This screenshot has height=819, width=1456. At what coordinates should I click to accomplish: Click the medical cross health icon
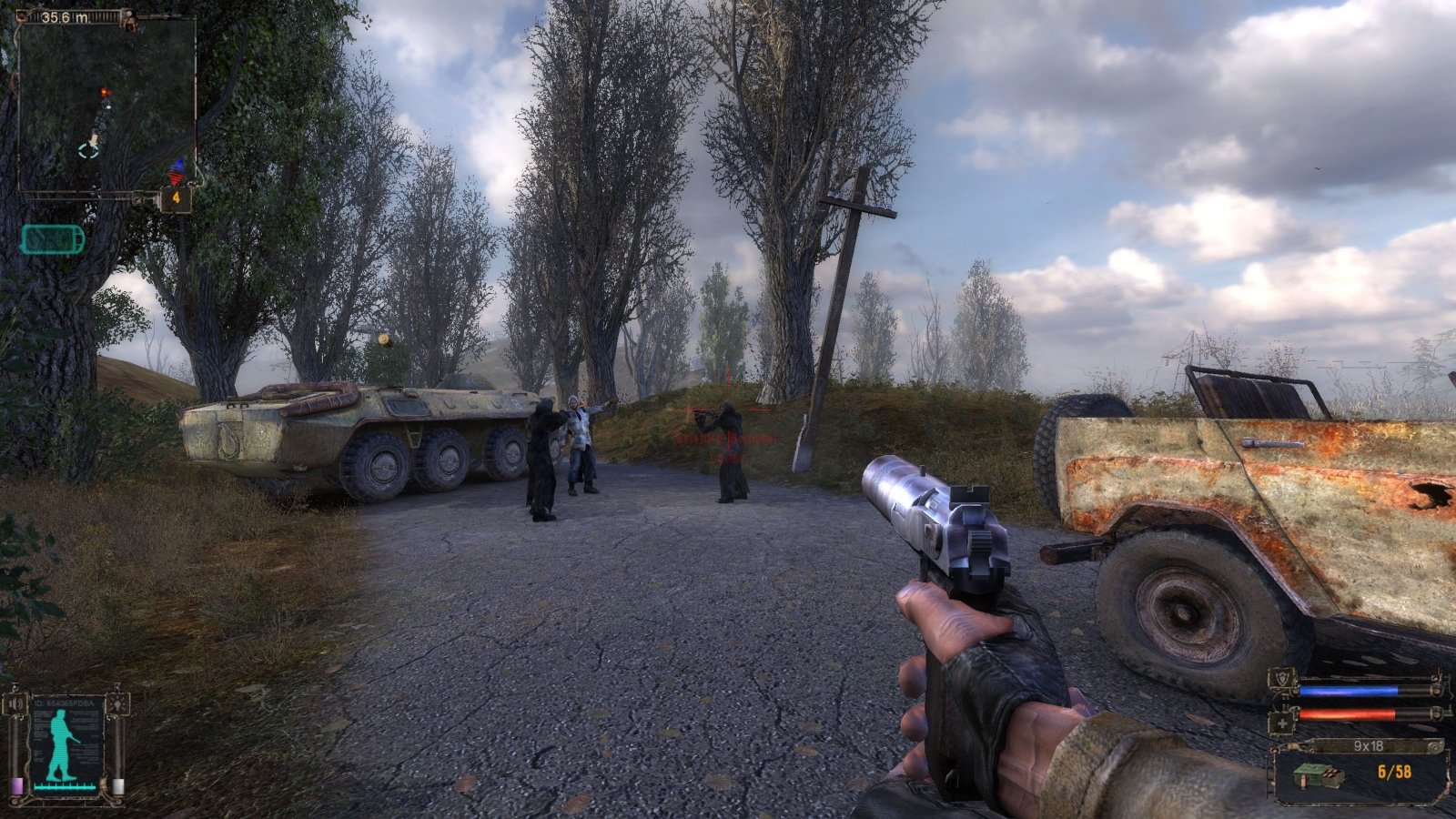(x=1281, y=723)
